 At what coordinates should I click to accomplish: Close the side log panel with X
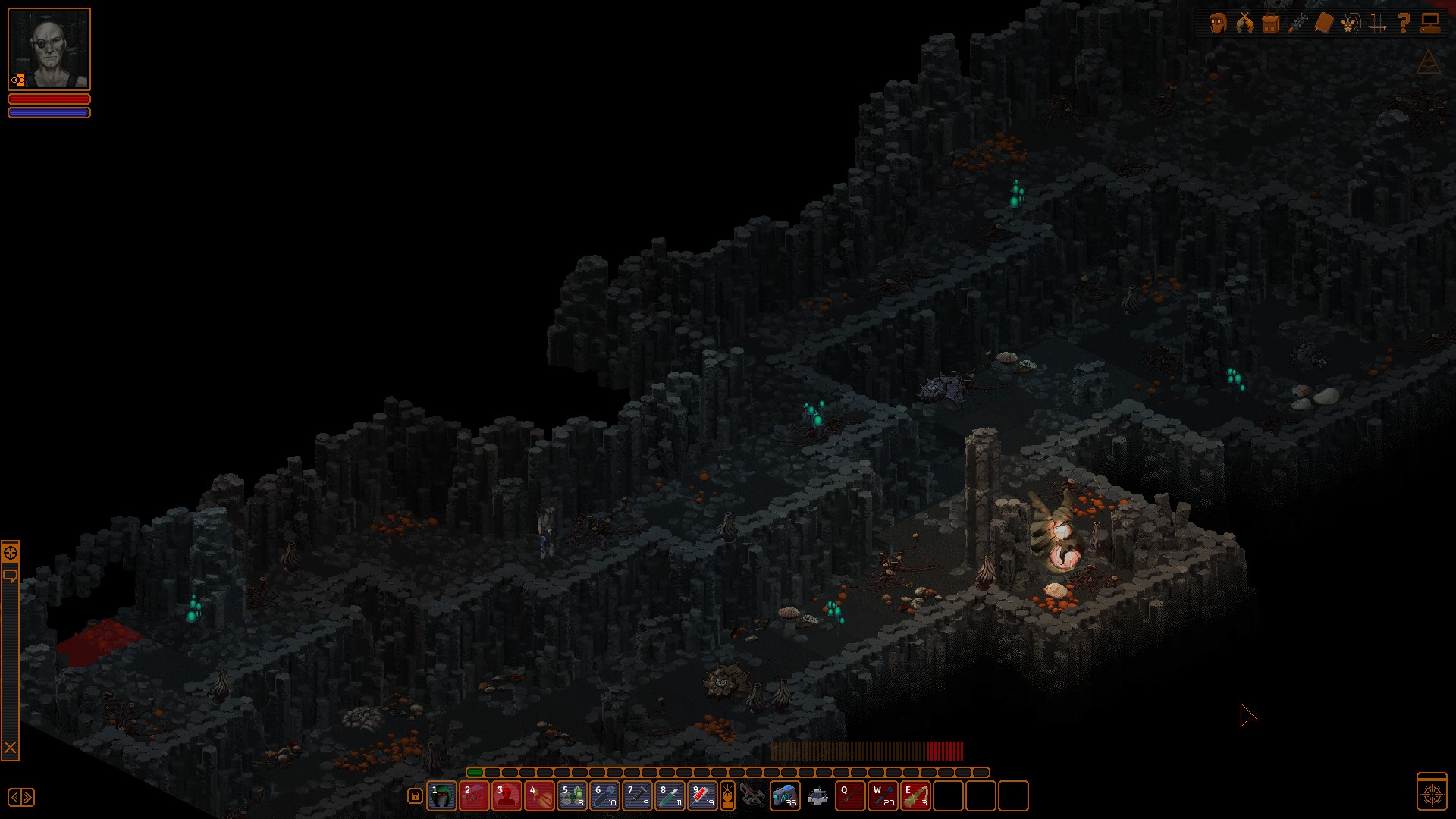coord(10,748)
